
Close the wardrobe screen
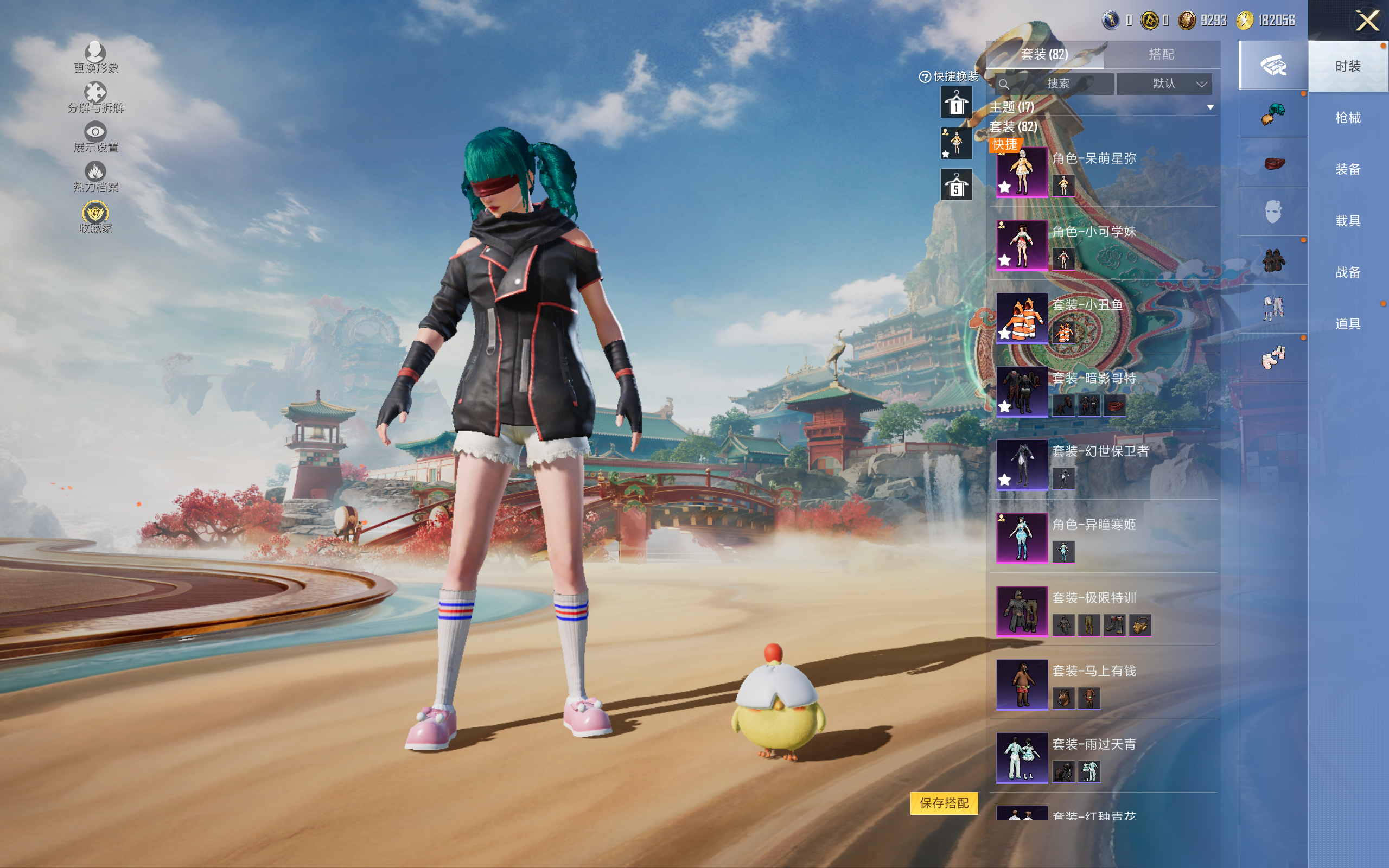click(x=1367, y=21)
